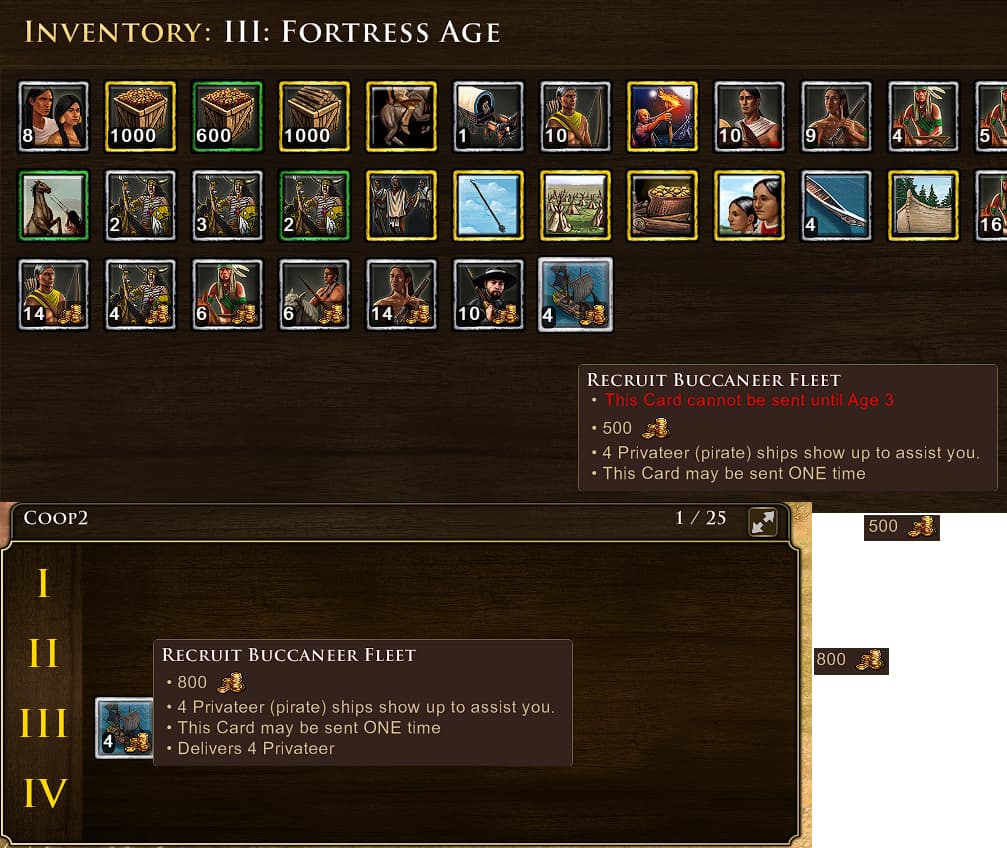Select the Buccaneer Fleet card in the inventory

(575, 295)
